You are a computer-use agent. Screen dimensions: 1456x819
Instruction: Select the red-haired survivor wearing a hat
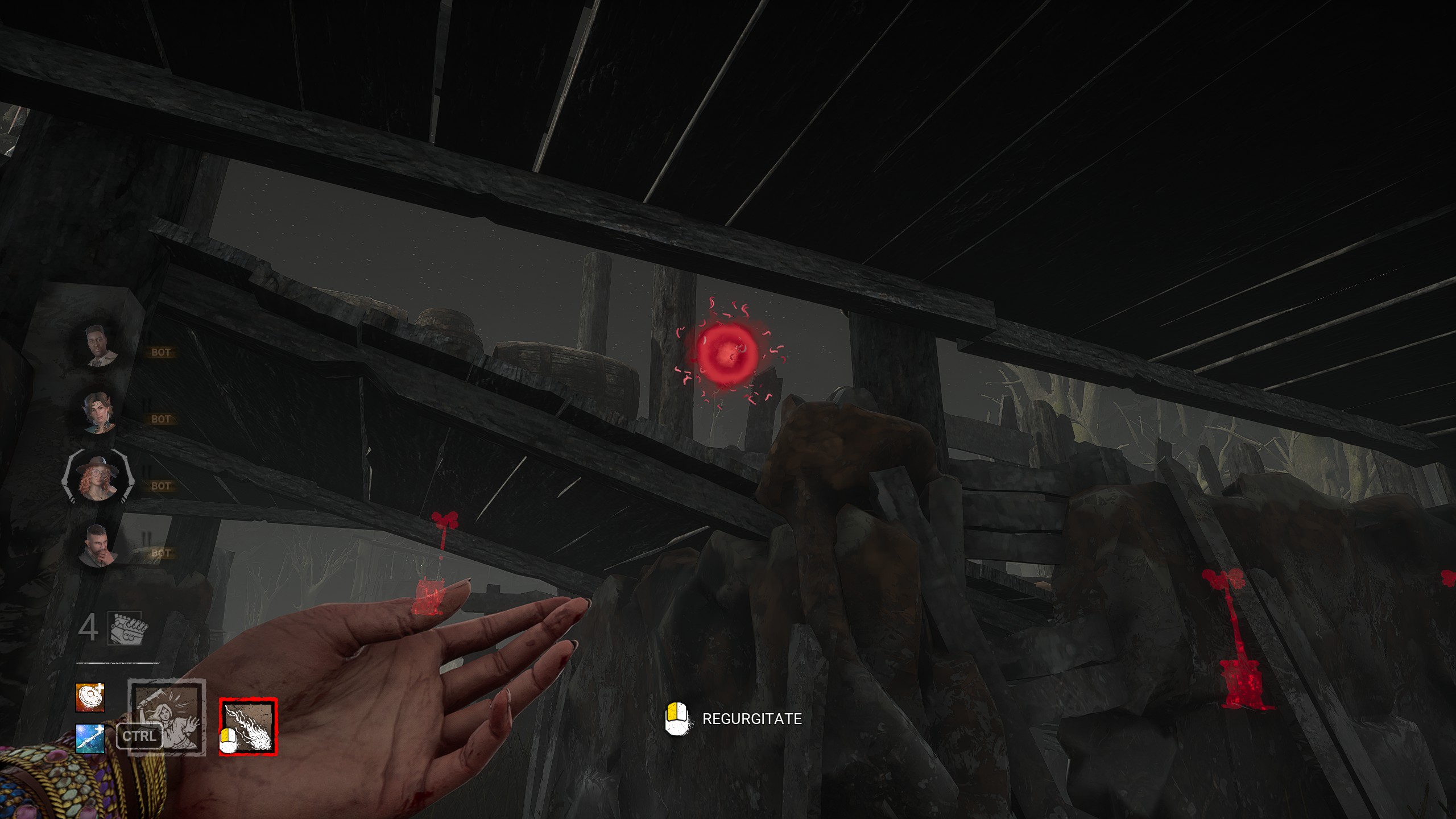click(98, 479)
